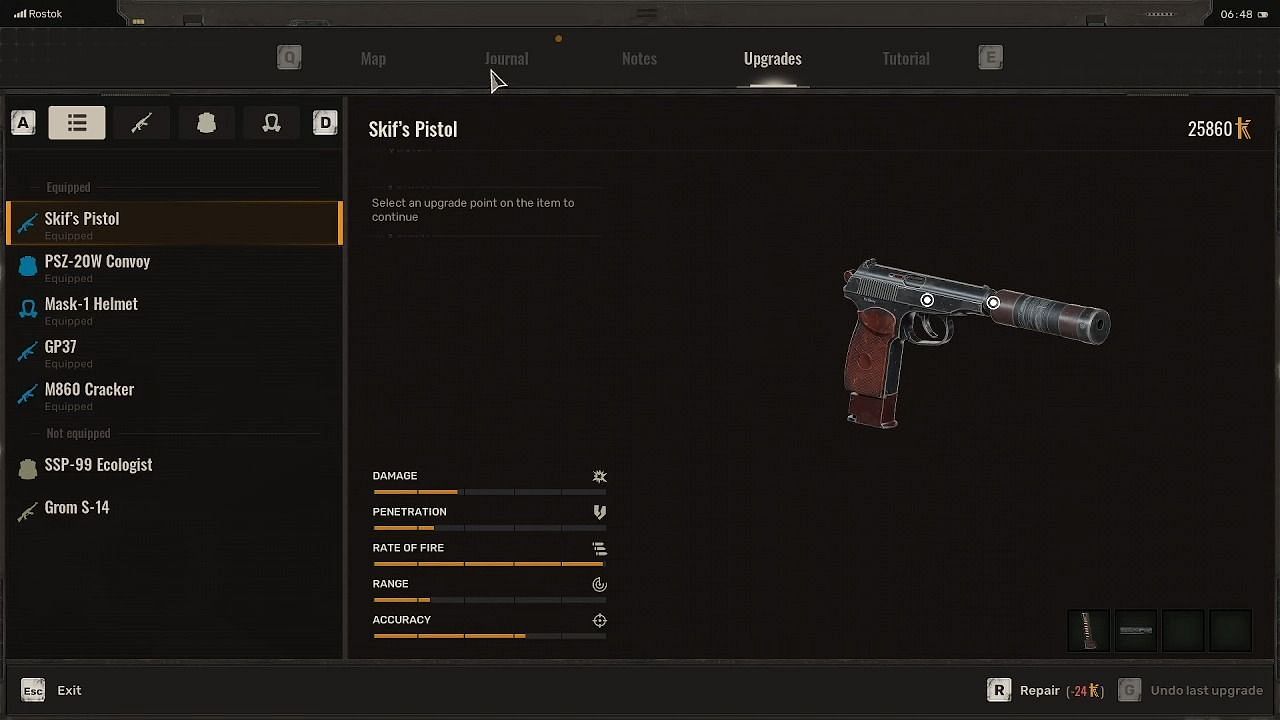Select the Upgrades tab
Screen dimensions: 1280x720
click(772, 59)
